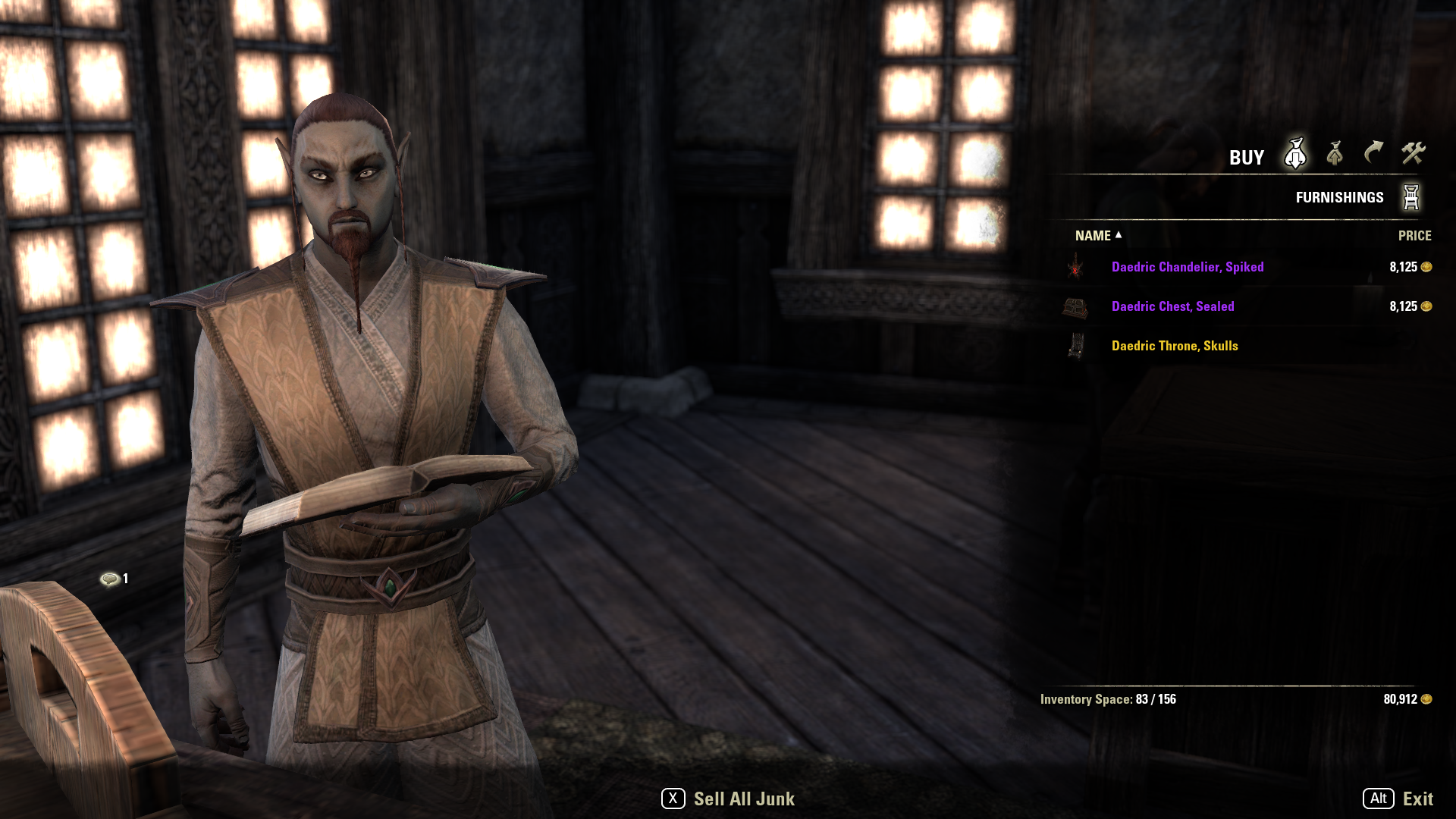Screen dimensions: 1456x819
Task: Click the gold coin next to the Chandelier price
Action: click(1427, 266)
